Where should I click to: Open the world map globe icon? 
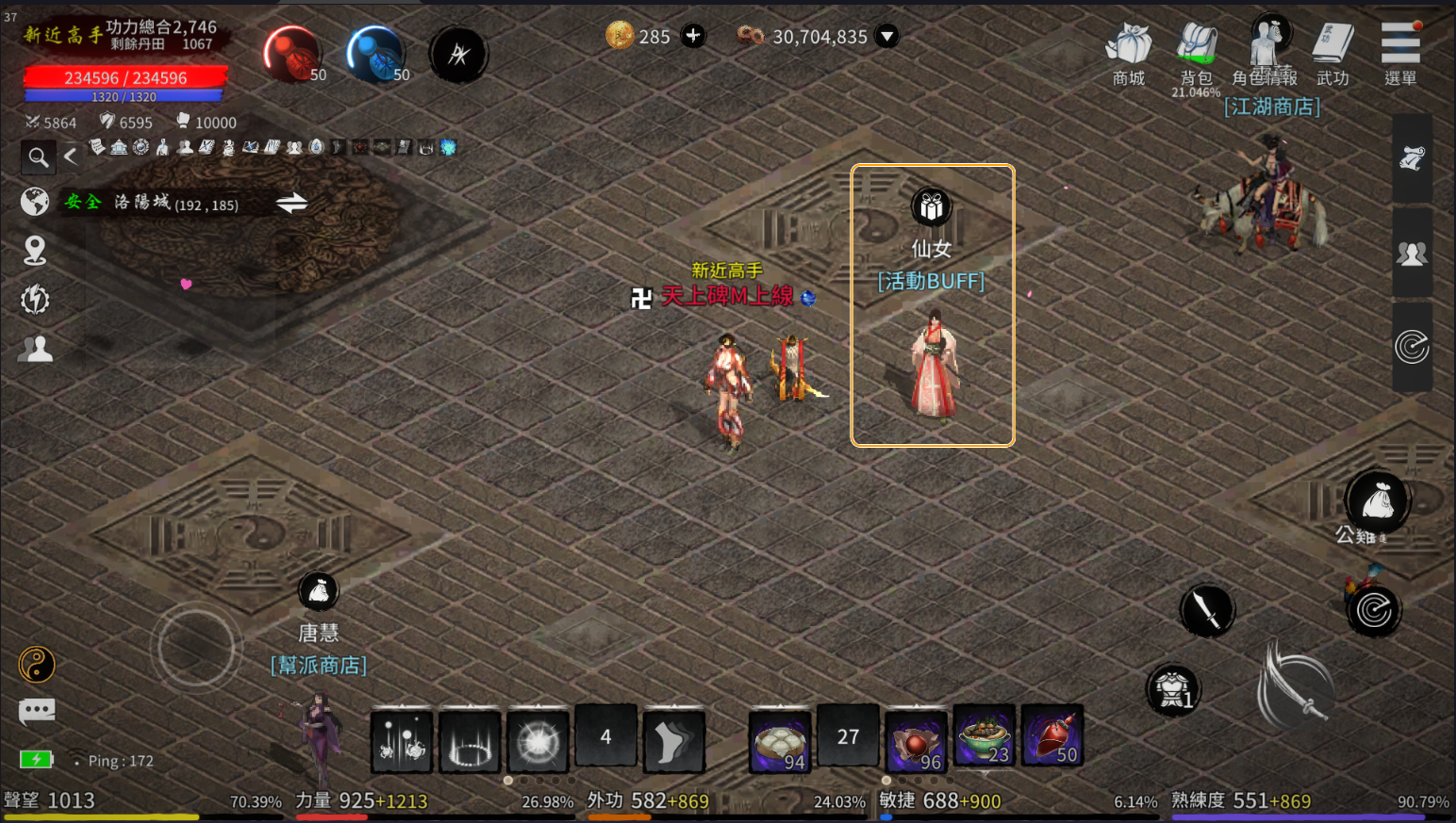click(35, 202)
